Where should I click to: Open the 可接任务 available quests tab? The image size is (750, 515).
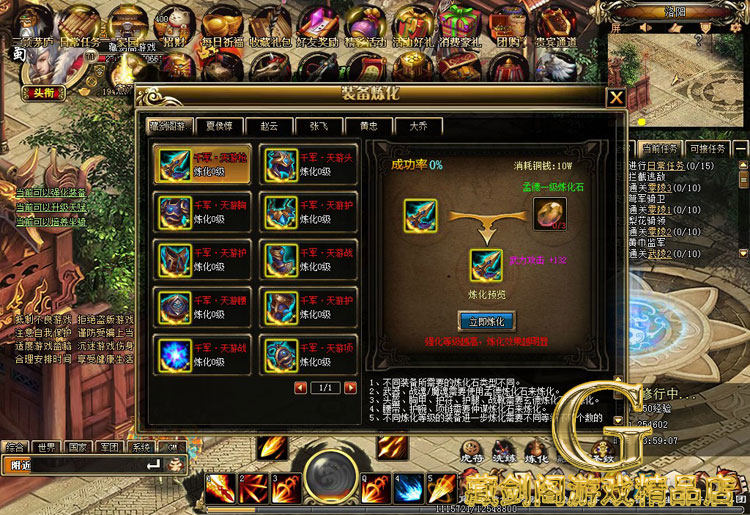pyautogui.click(x=705, y=148)
